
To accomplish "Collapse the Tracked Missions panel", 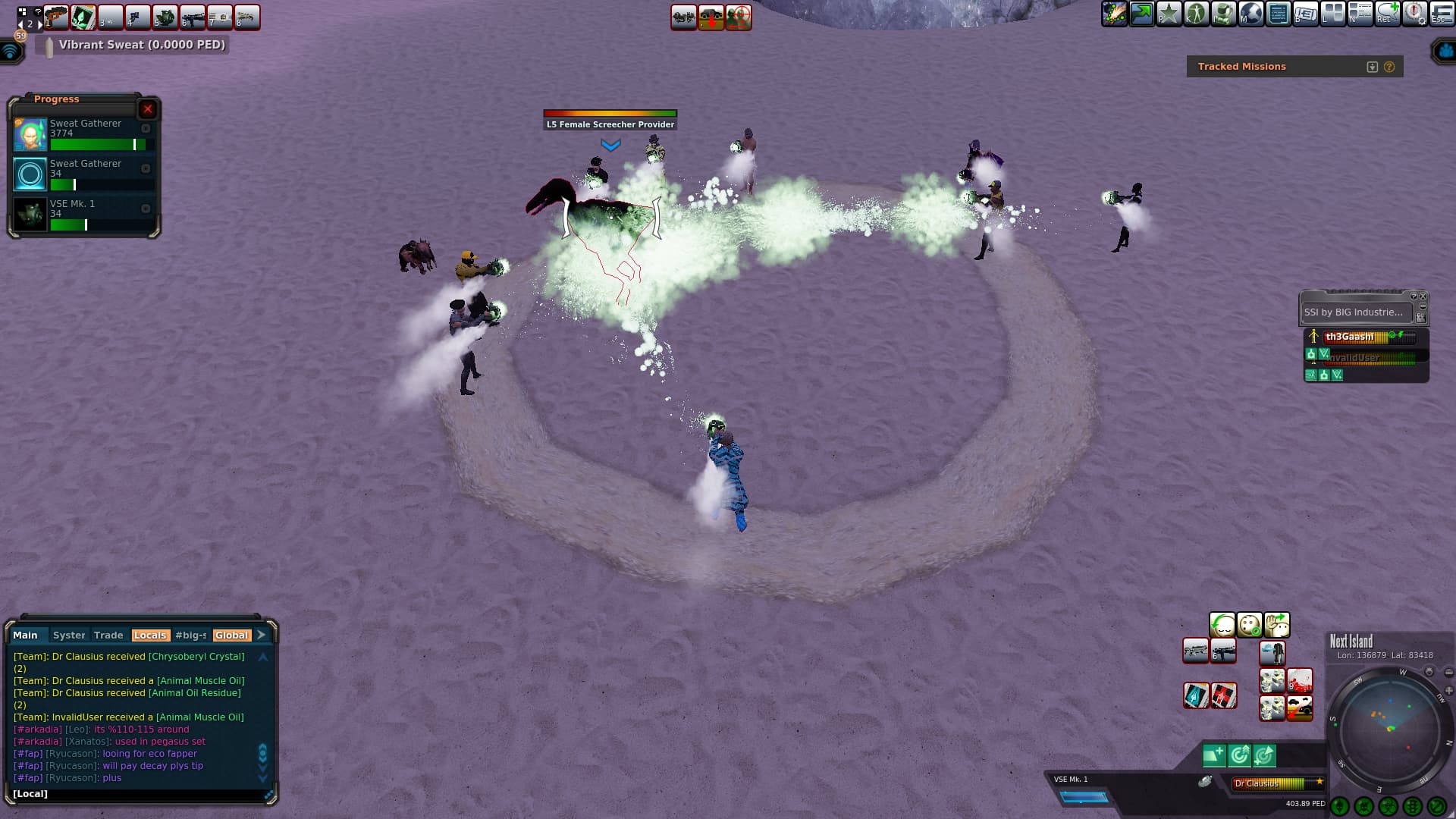I will 1372,67.
